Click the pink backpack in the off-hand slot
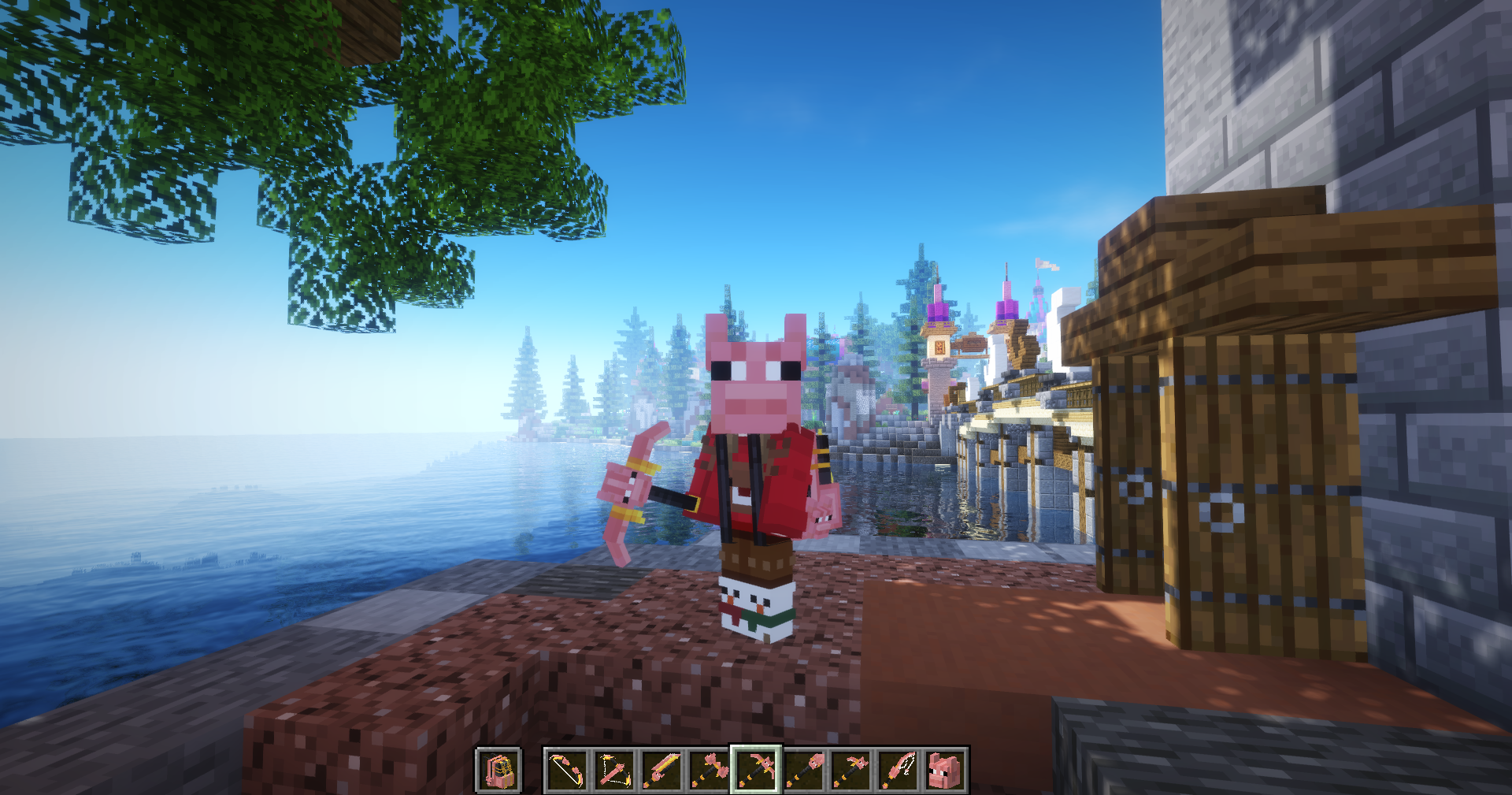1512x795 pixels. [498, 772]
